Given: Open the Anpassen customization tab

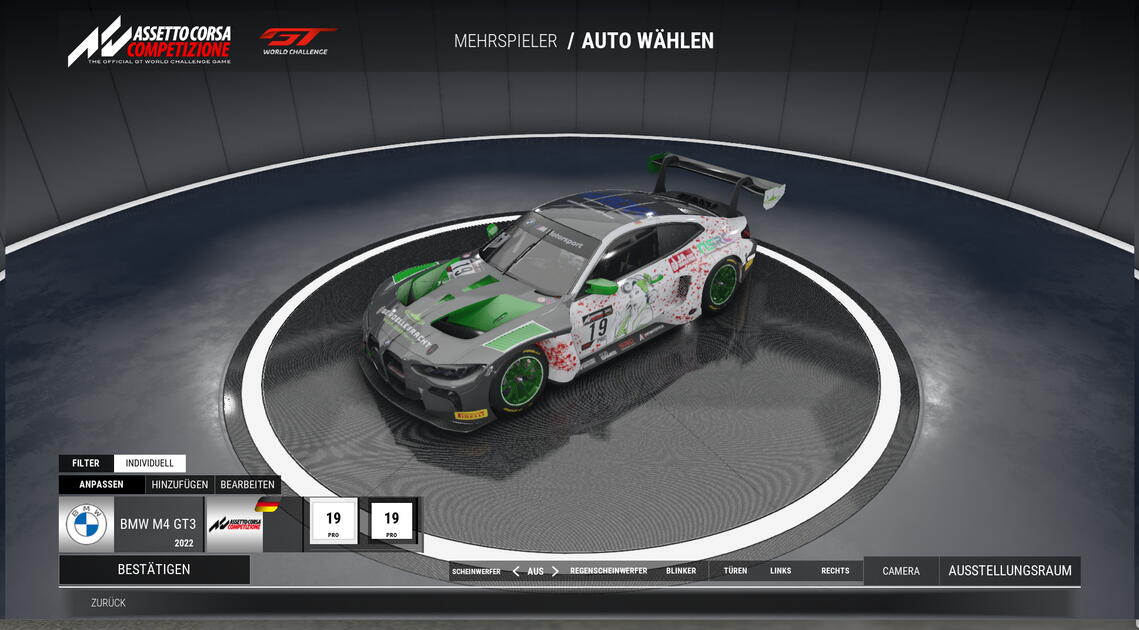Looking at the screenshot, I should (x=101, y=485).
